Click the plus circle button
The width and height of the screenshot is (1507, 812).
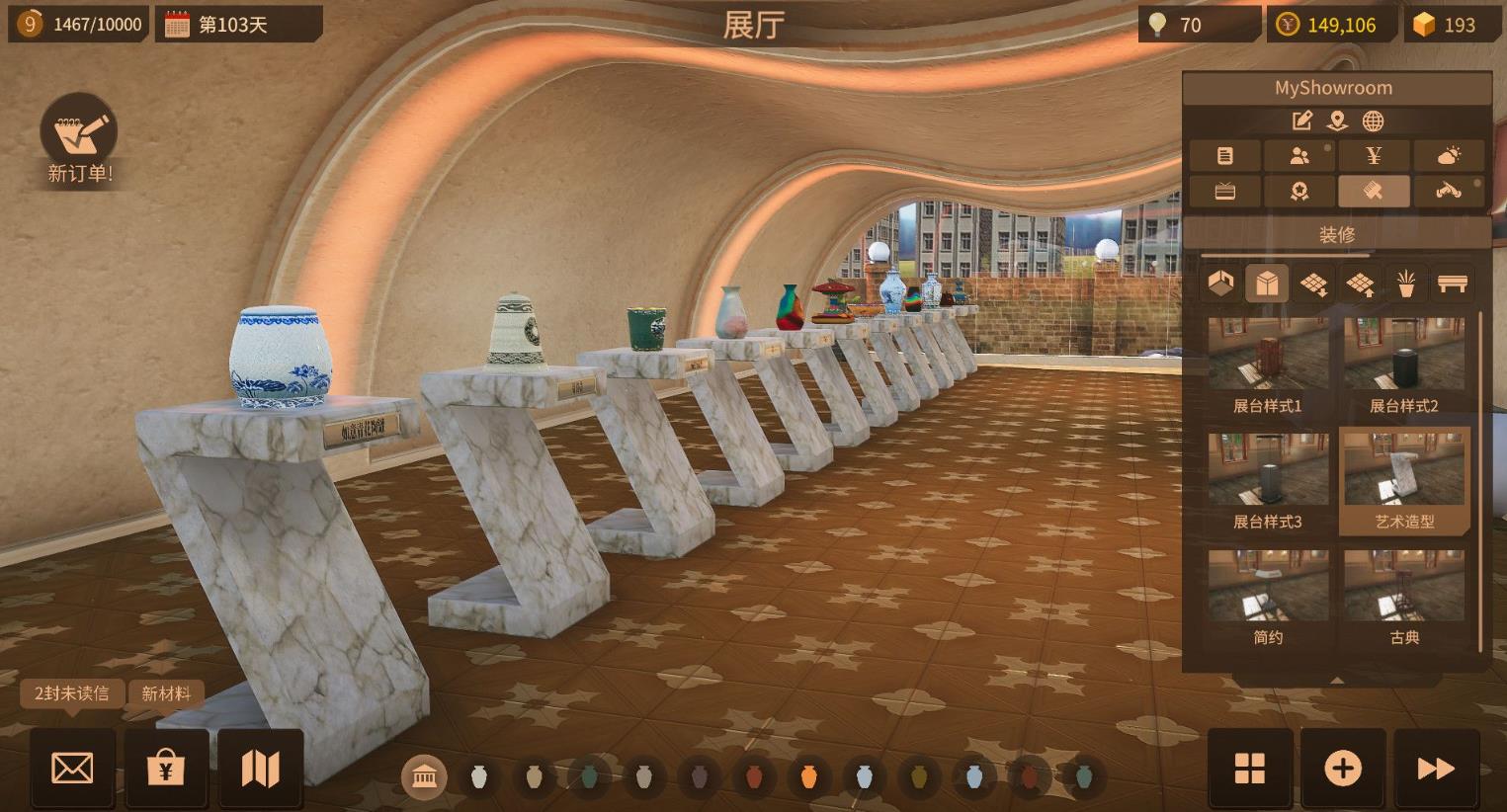tap(1343, 768)
